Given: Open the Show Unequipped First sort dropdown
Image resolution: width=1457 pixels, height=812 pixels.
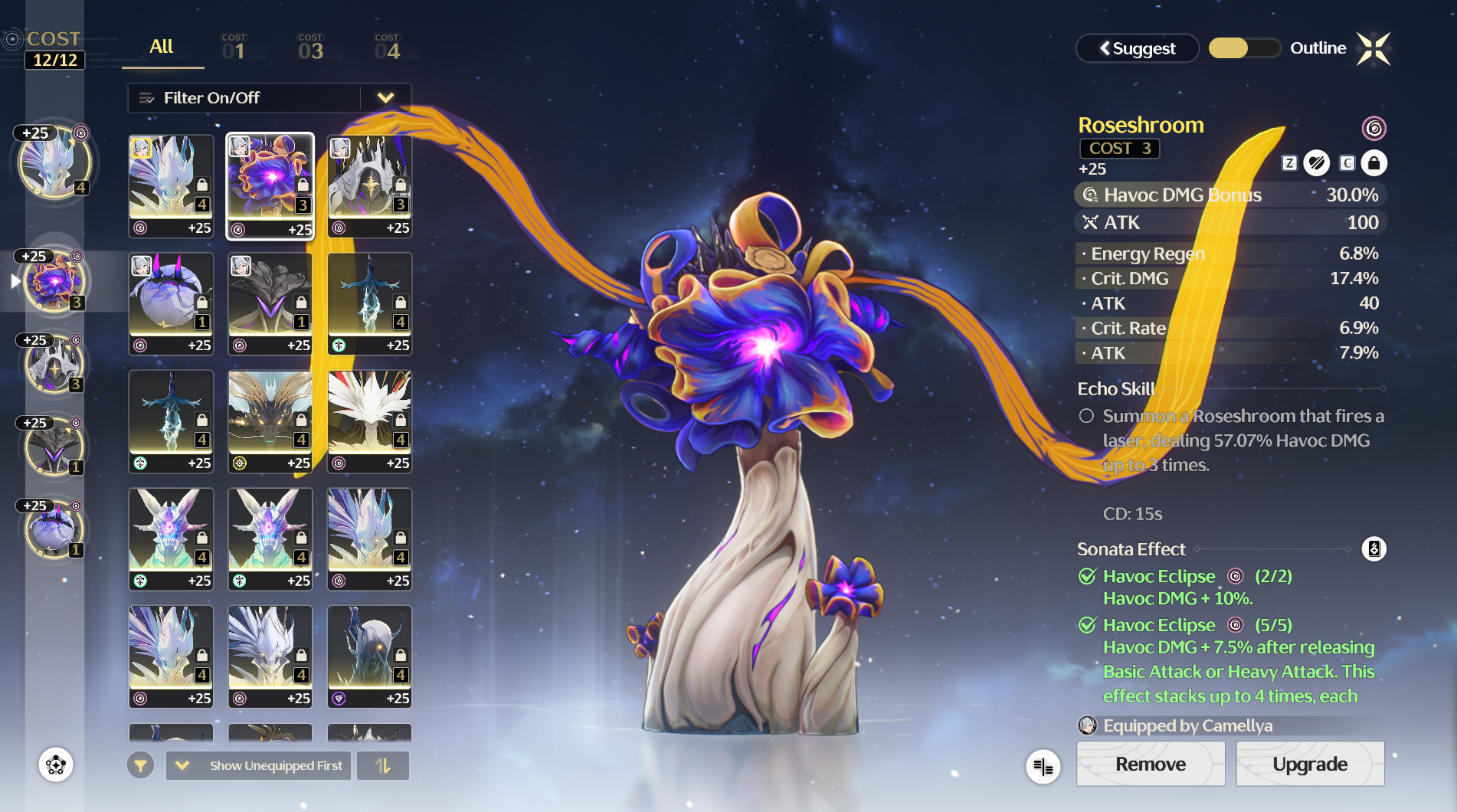Looking at the screenshot, I should 259,765.
